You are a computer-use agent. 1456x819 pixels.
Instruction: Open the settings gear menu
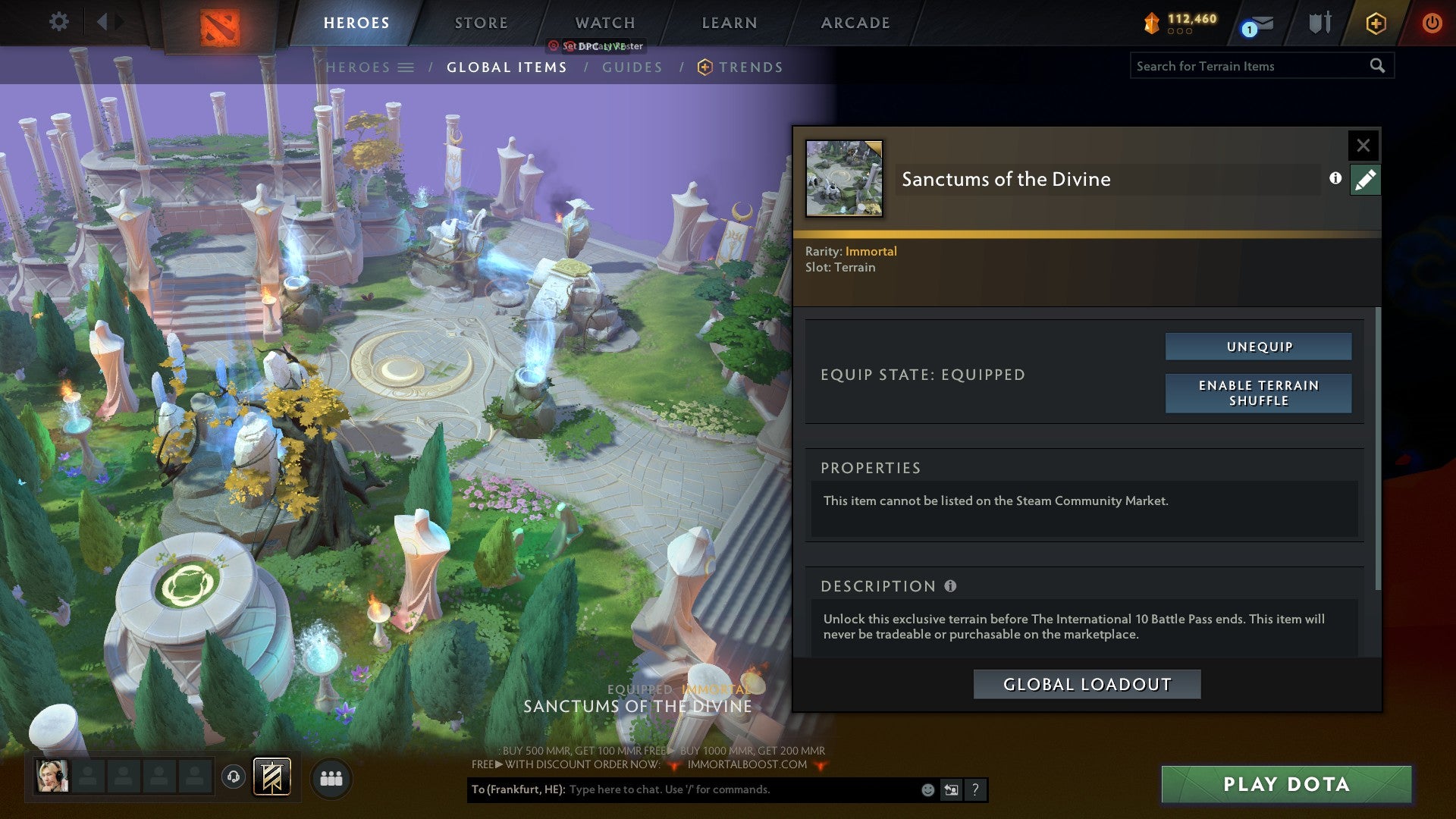pos(58,22)
